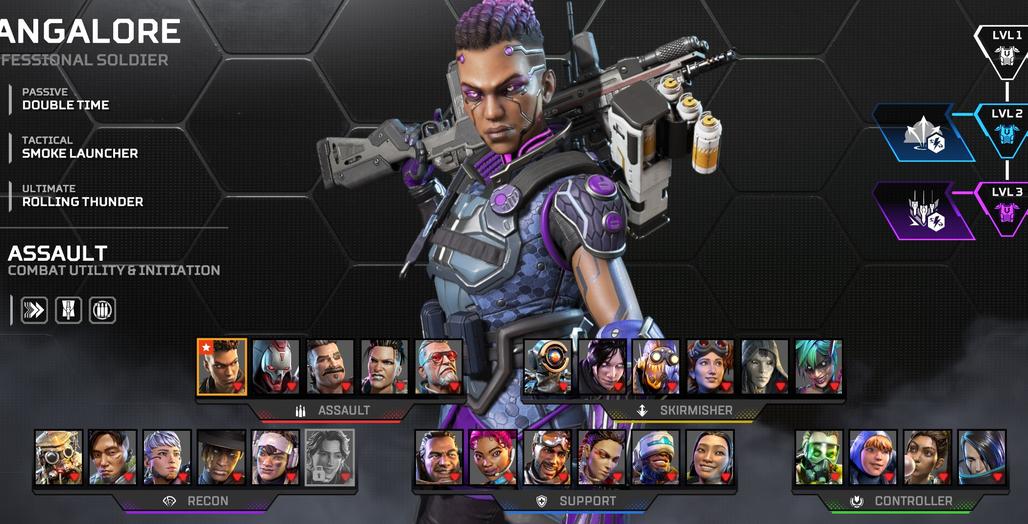Select Gibraltar from the Support row

[439, 457]
